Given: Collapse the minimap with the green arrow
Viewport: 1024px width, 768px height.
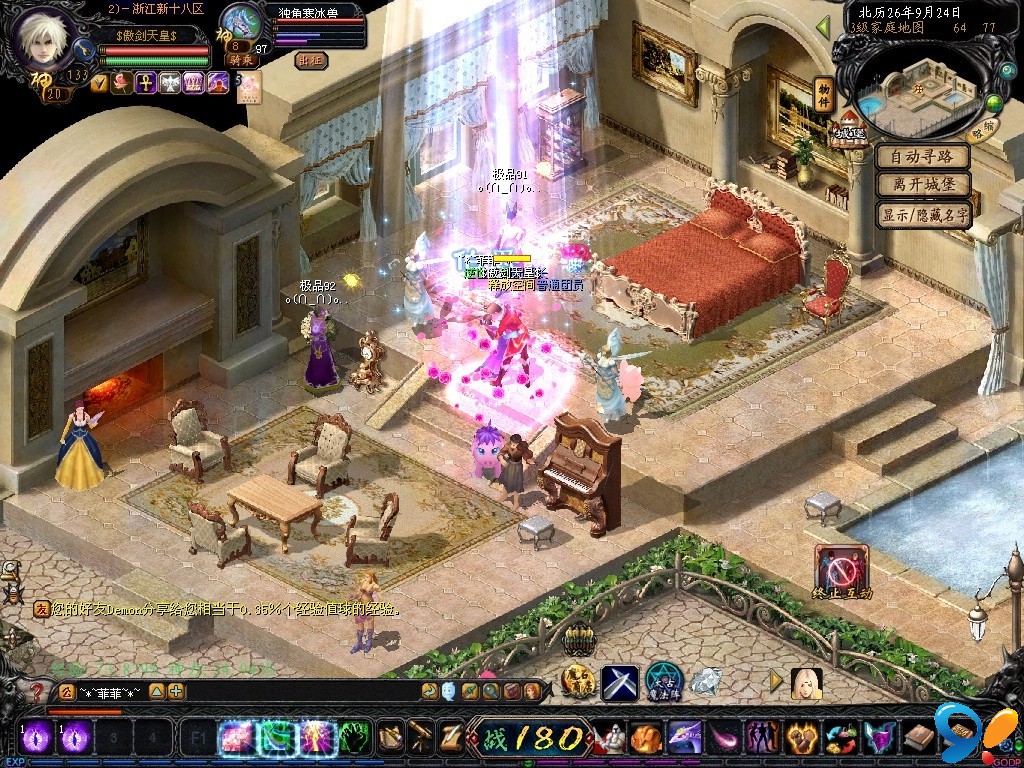Looking at the screenshot, I should tap(824, 27).
